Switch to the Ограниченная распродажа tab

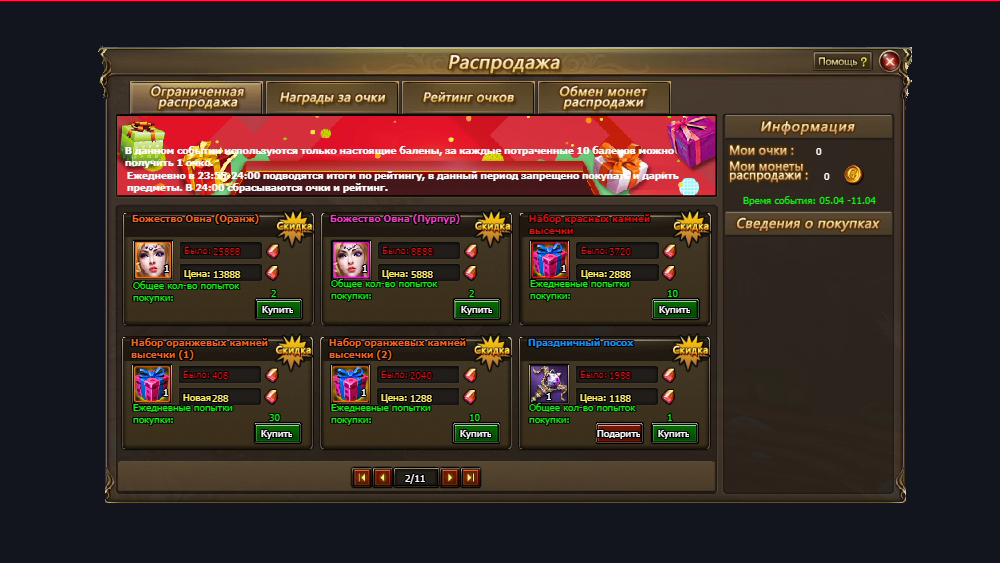click(x=196, y=98)
